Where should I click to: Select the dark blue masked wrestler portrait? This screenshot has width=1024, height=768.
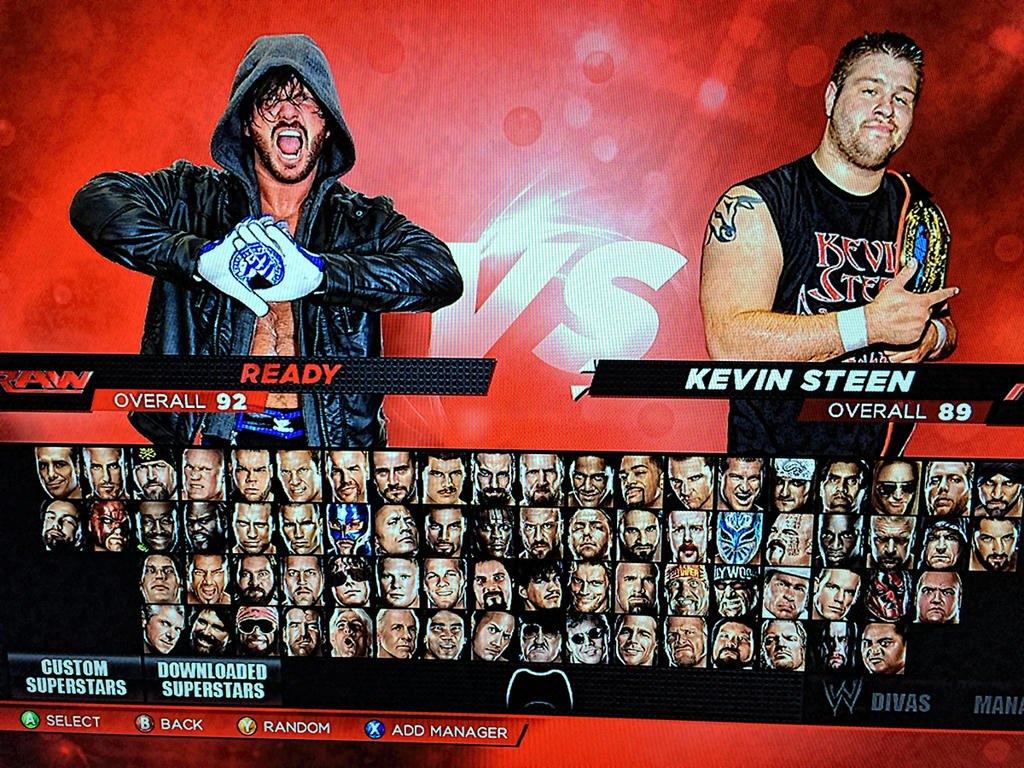(349, 528)
